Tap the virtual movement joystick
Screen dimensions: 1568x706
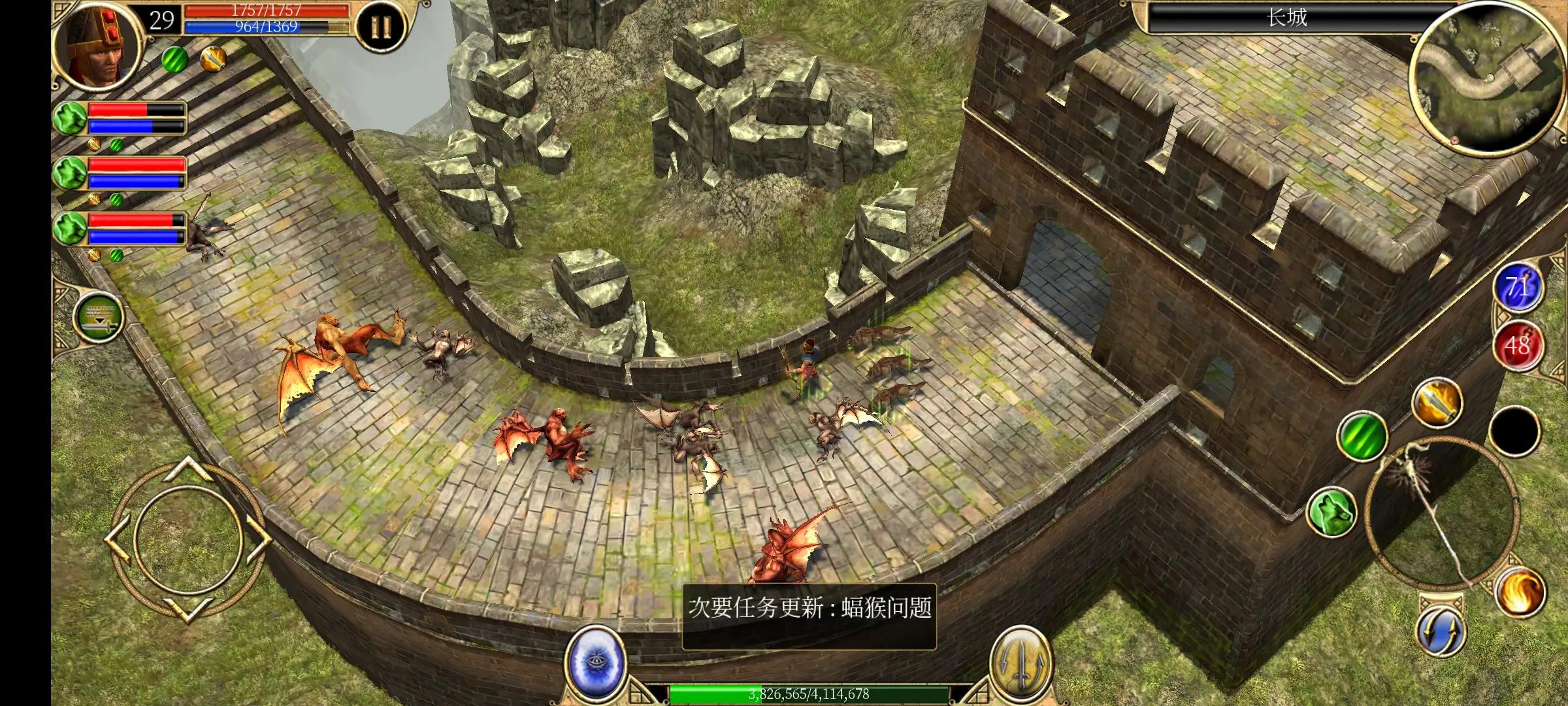coord(188,539)
